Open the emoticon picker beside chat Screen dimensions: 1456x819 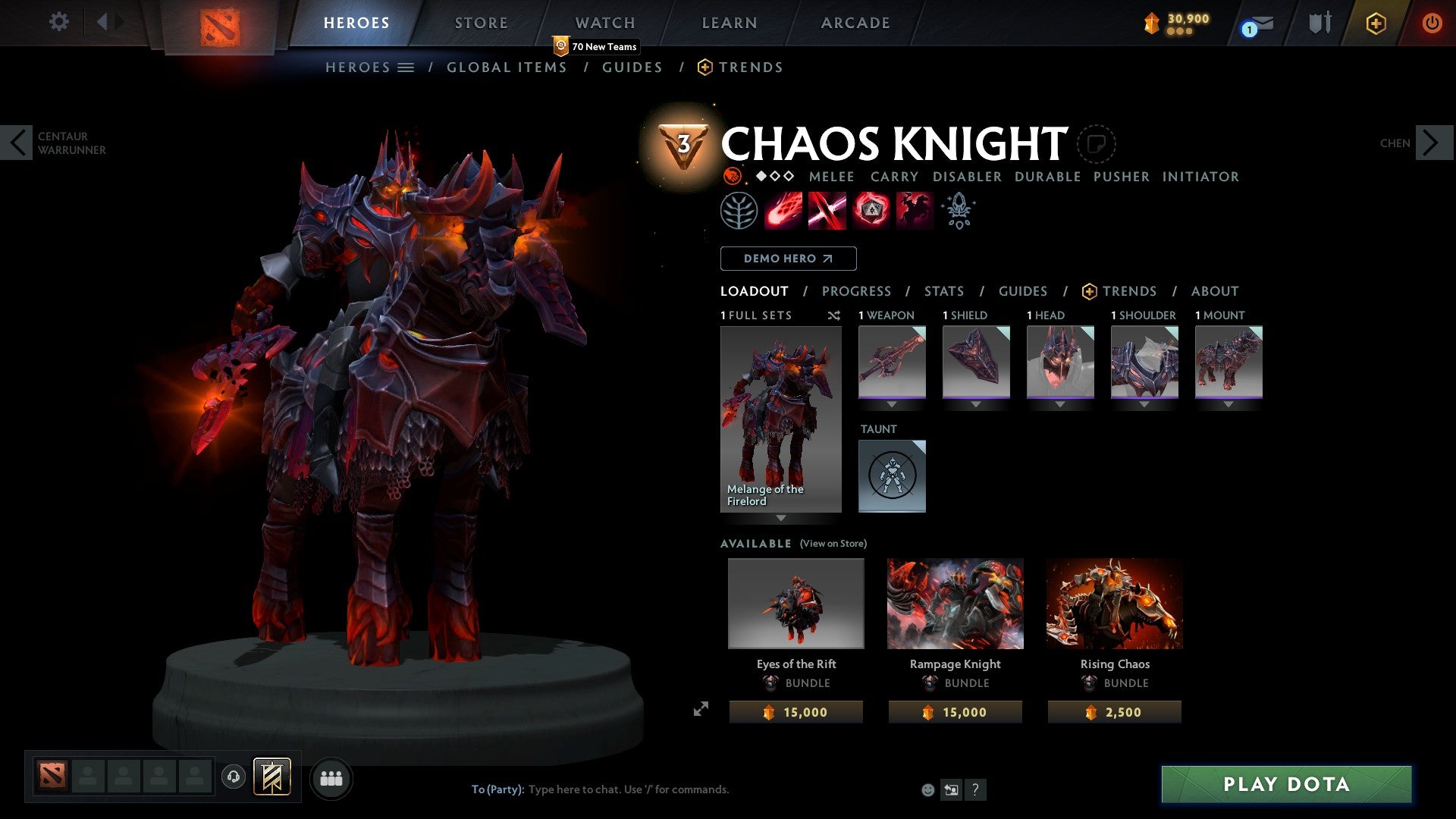click(927, 789)
